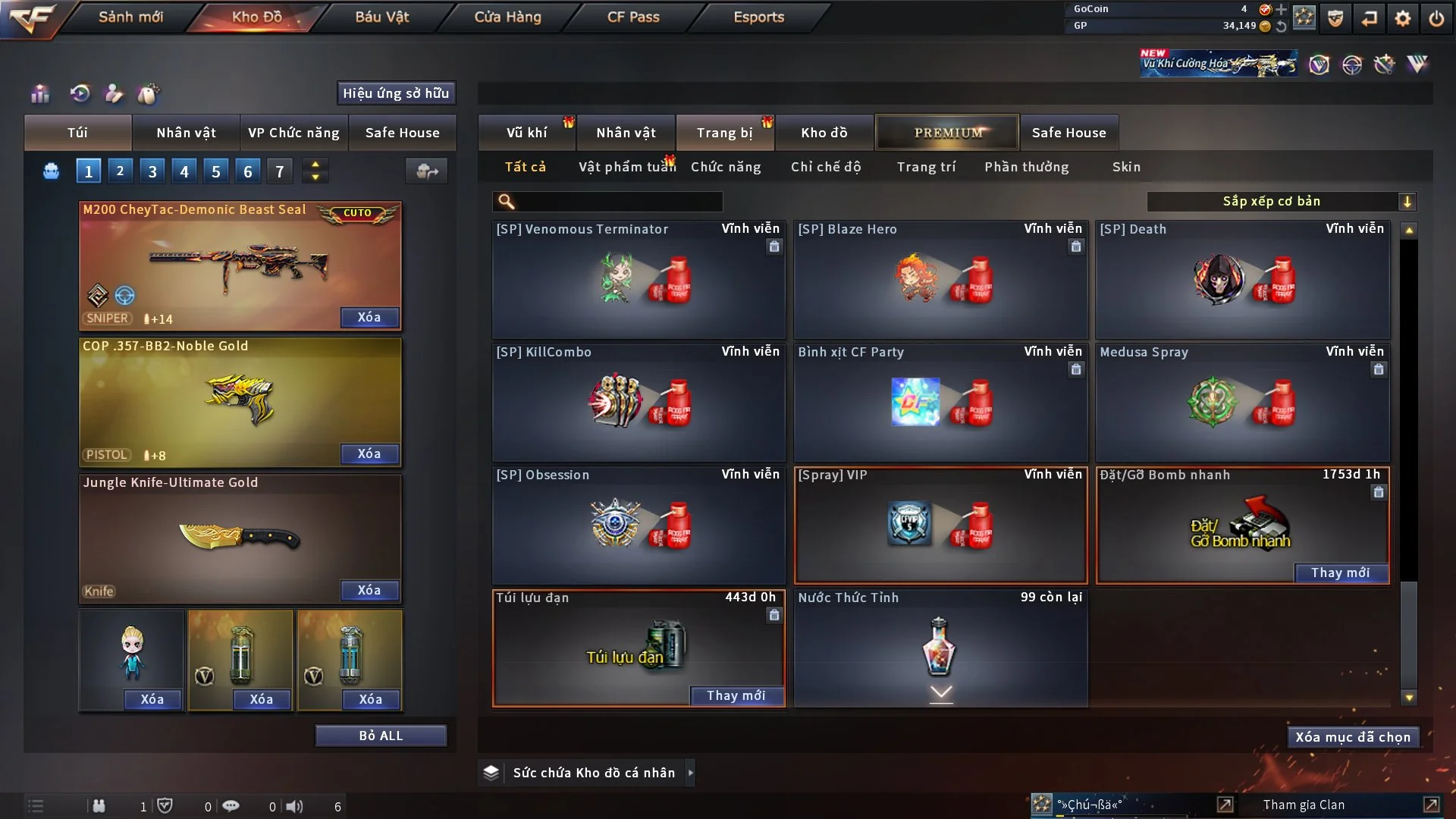Click the item search field
This screenshot has width=1456, height=819.
(618, 202)
